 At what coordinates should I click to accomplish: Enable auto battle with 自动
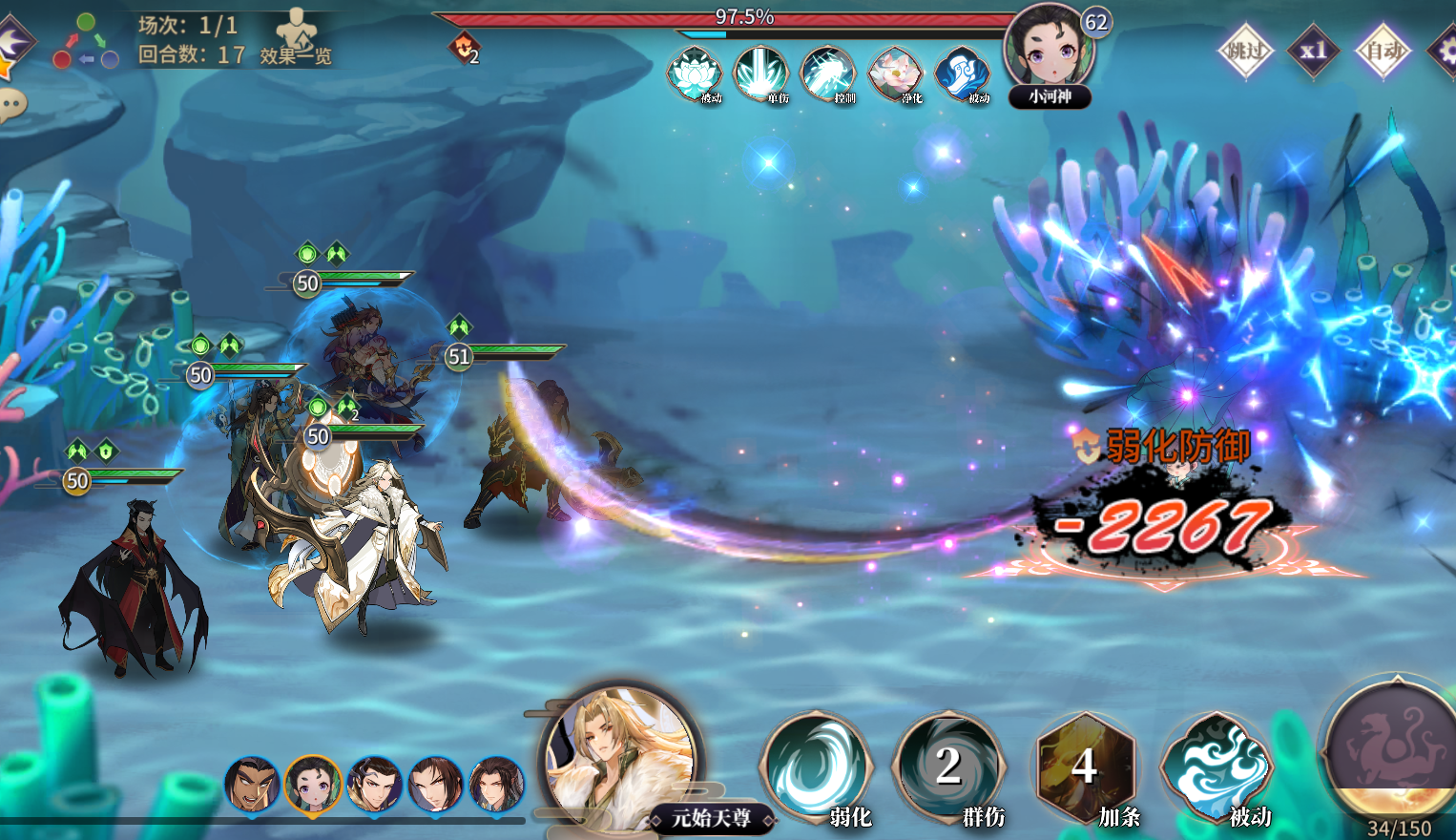[1382, 50]
